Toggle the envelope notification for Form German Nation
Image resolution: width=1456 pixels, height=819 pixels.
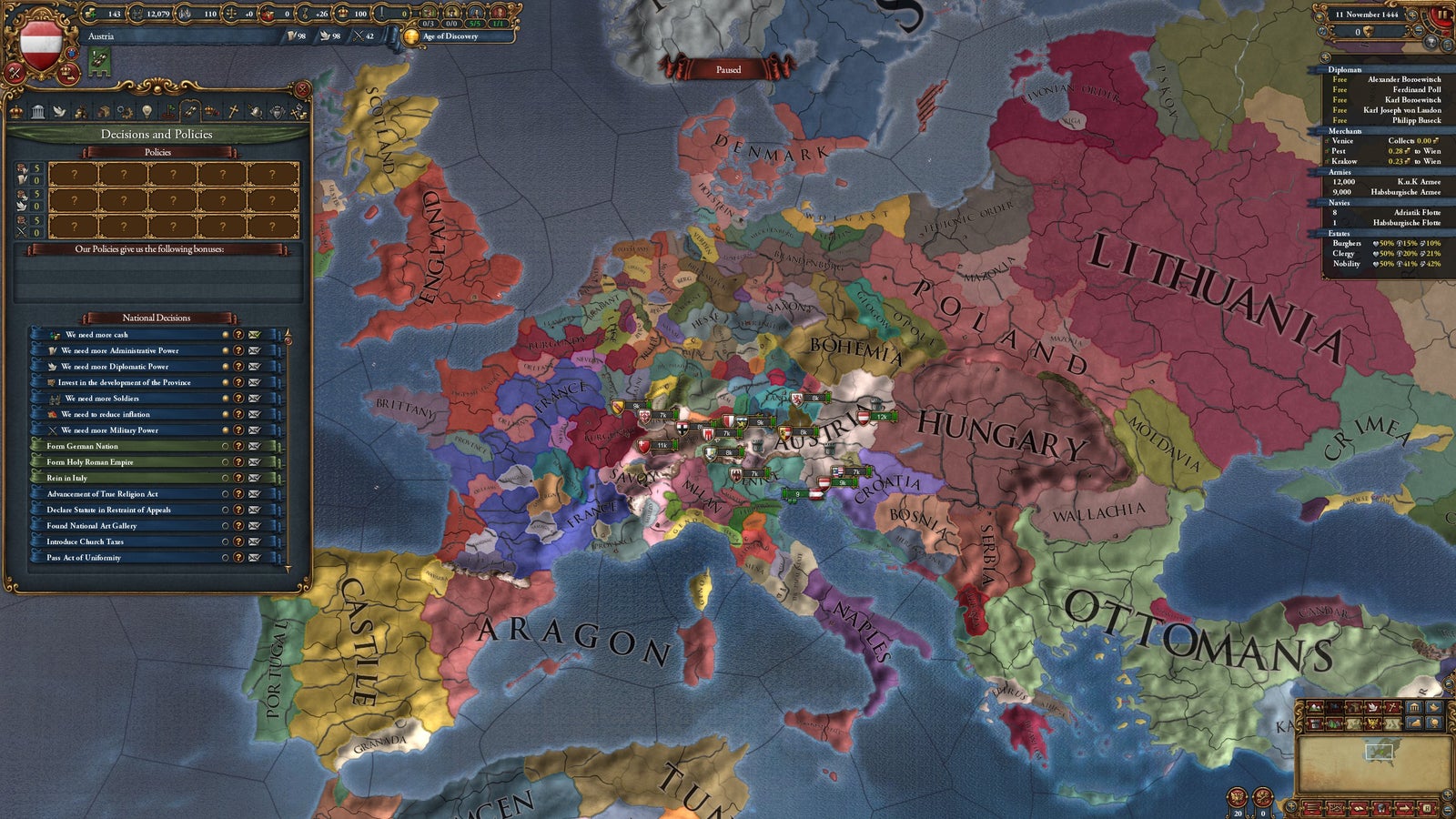(254, 447)
